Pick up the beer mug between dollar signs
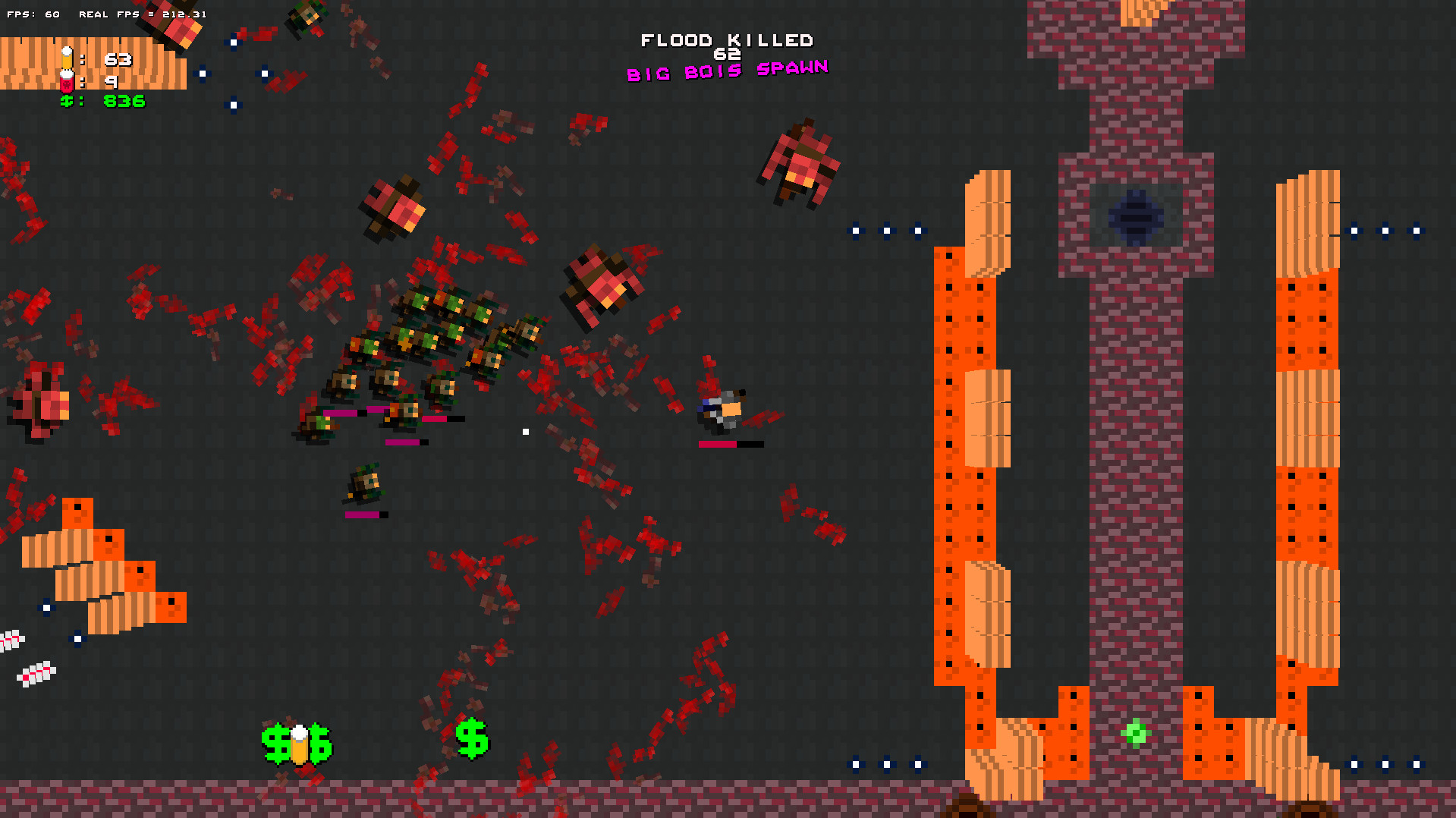 (300, 744)
